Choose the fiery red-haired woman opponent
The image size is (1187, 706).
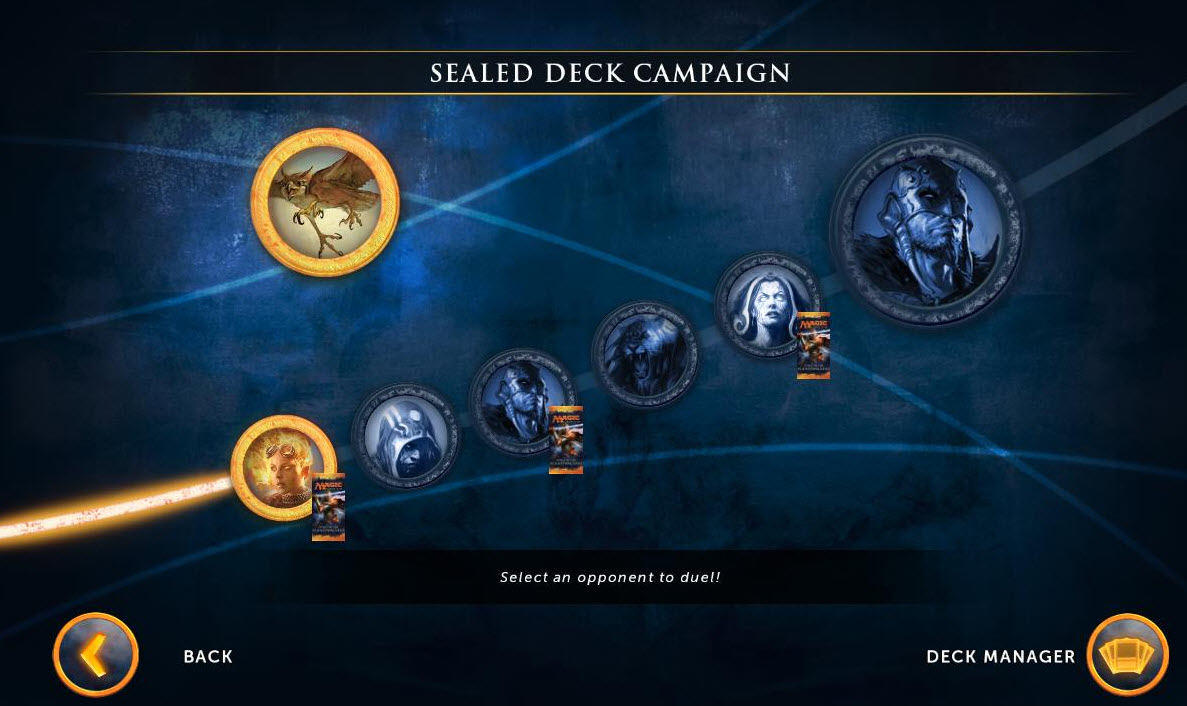(279, 465)
